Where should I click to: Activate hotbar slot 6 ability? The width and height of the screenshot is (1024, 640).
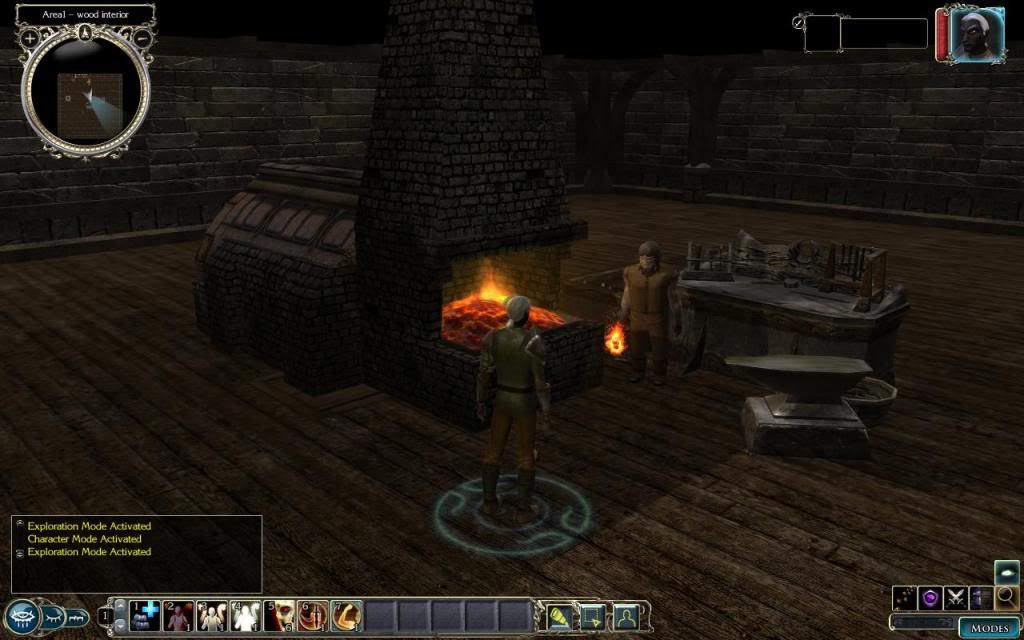pos(313,615)
